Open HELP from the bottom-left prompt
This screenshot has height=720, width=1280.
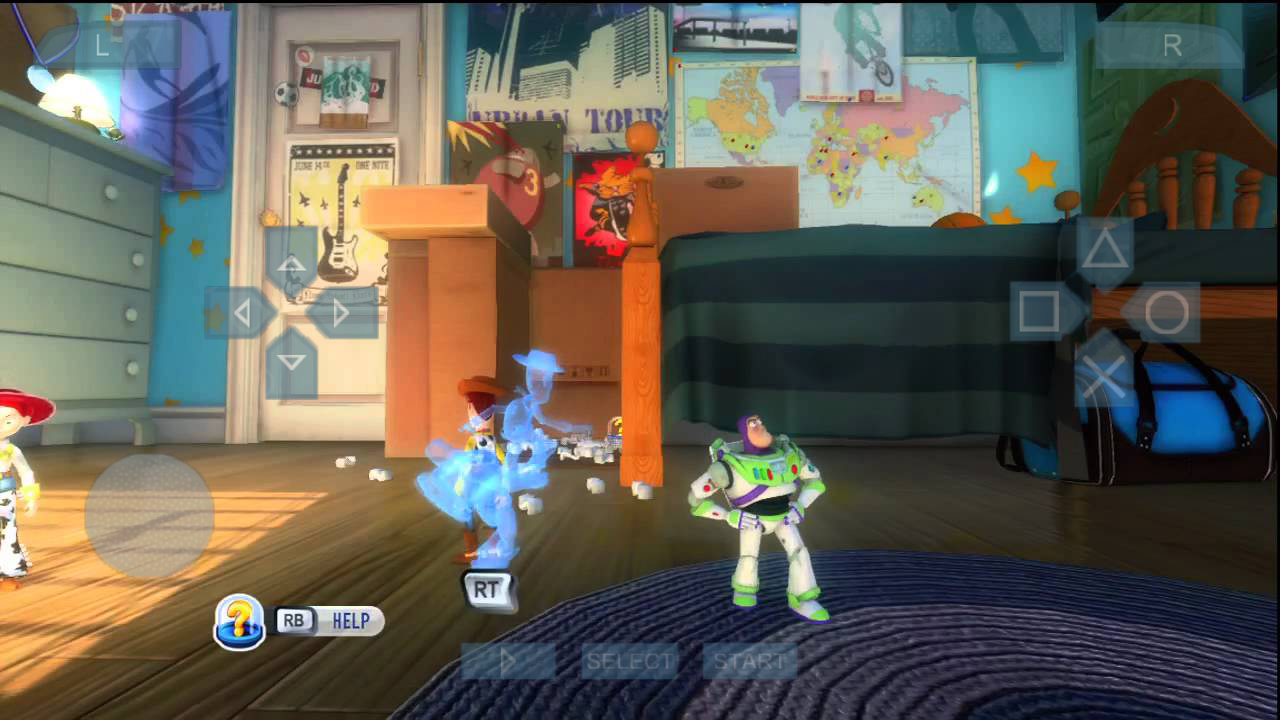(x=350, y=621)
